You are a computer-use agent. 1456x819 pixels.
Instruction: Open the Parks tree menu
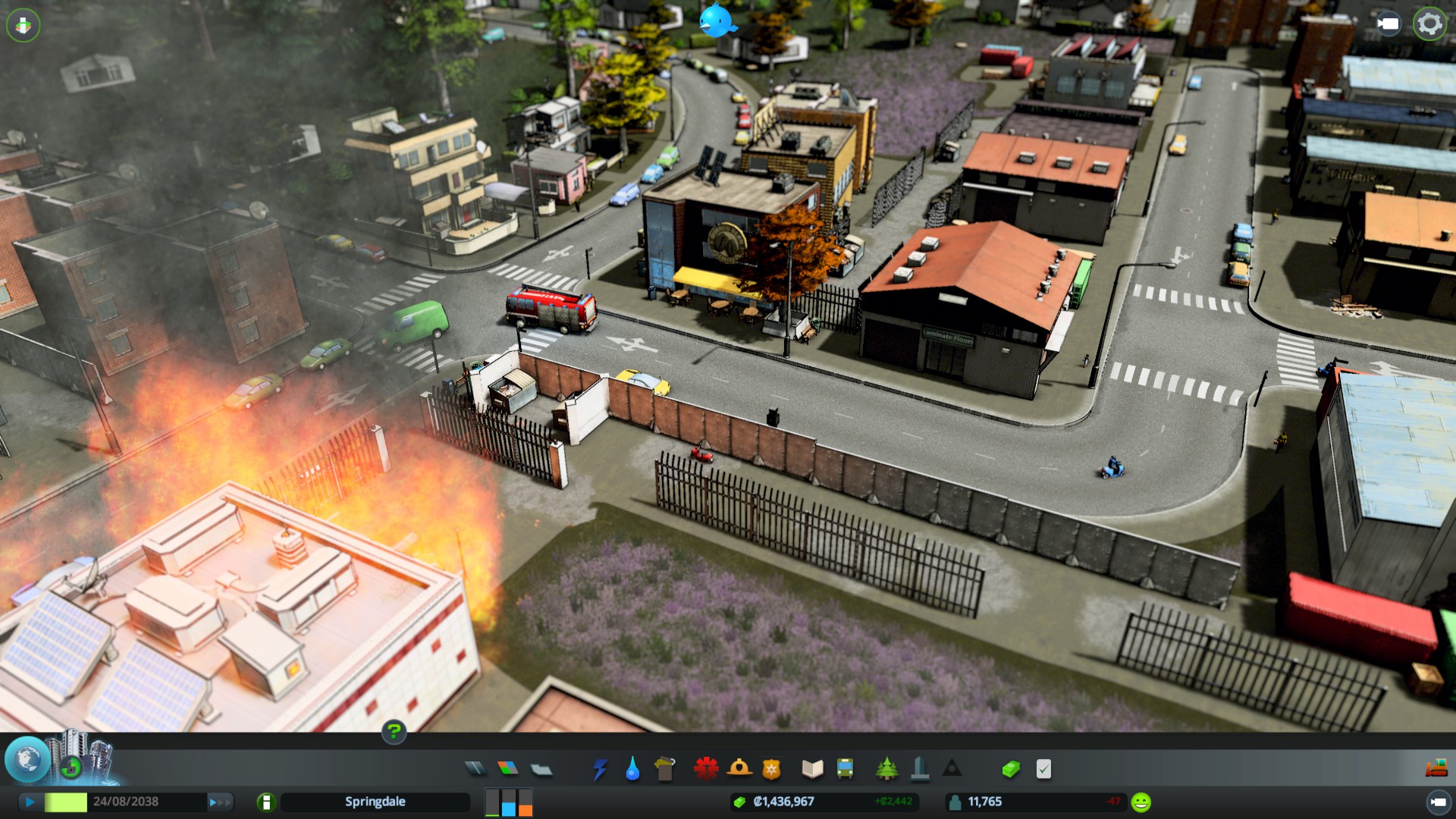886,770
